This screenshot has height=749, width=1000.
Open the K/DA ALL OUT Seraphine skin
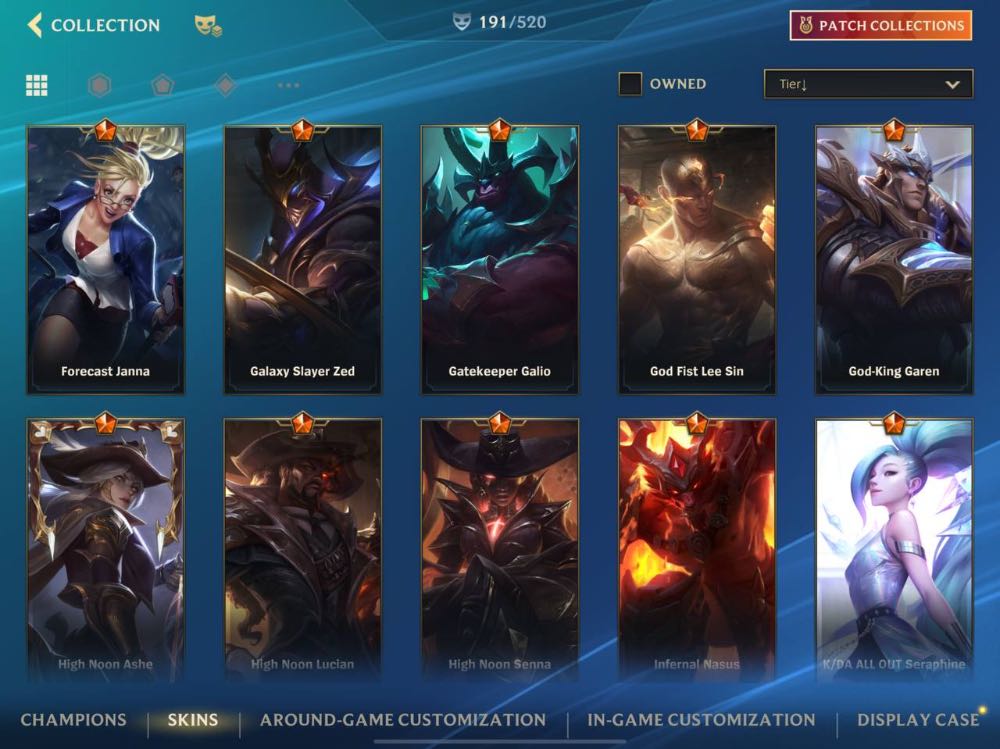coord(894,550)
